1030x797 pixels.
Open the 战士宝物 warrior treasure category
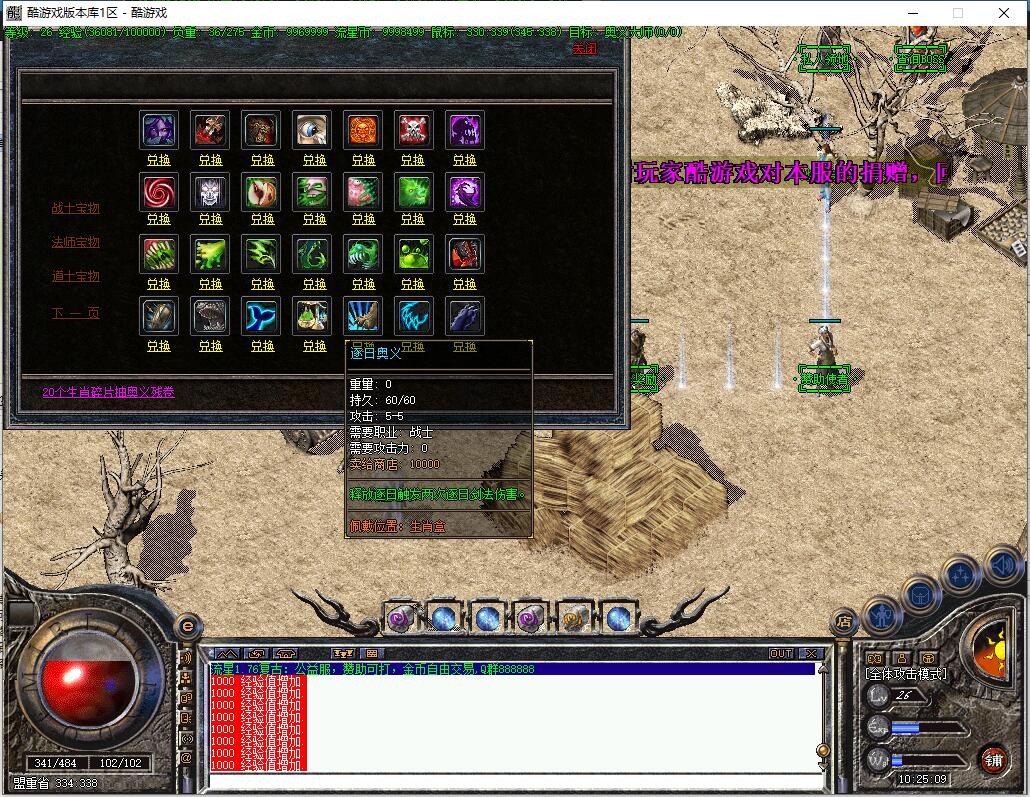pos(76,209)
